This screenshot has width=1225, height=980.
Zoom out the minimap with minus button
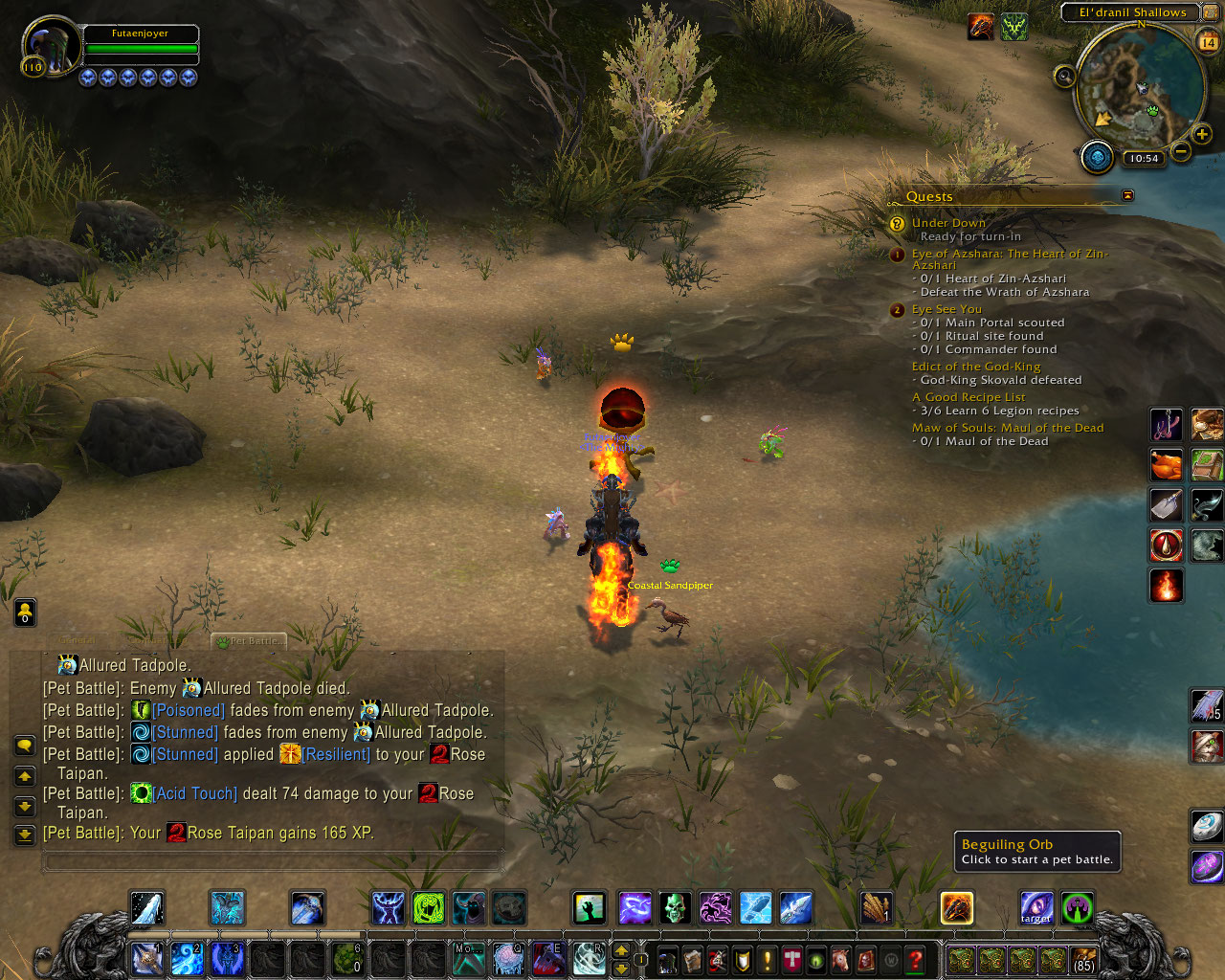point(1182,151)
